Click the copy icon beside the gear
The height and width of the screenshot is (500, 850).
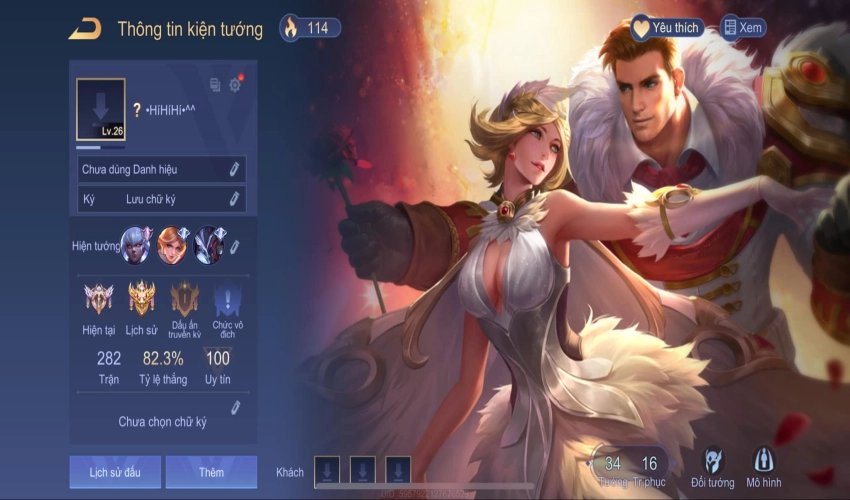coord(215,85)
